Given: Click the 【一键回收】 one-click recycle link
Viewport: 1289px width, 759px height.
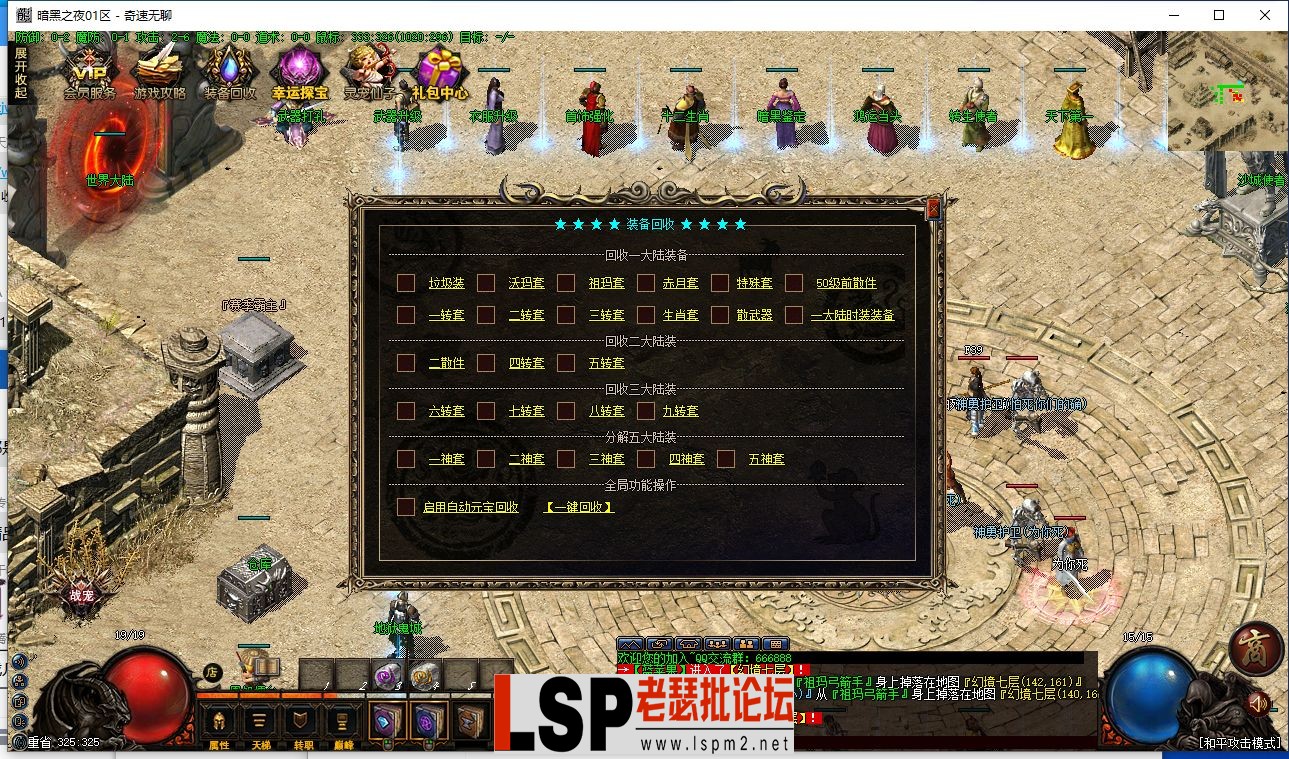Looking at the screenshot, I should 580,507.
